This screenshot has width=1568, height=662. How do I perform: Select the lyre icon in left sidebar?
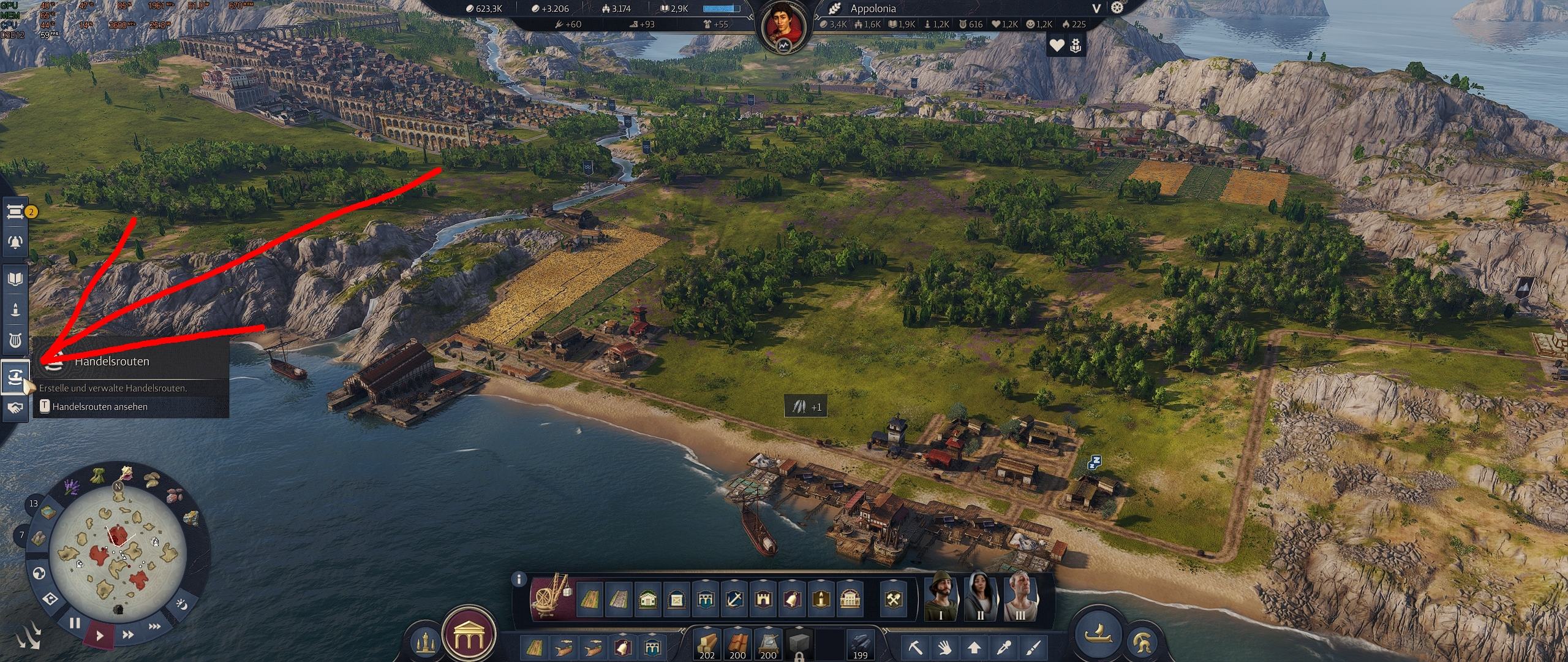tap(15, 340)
